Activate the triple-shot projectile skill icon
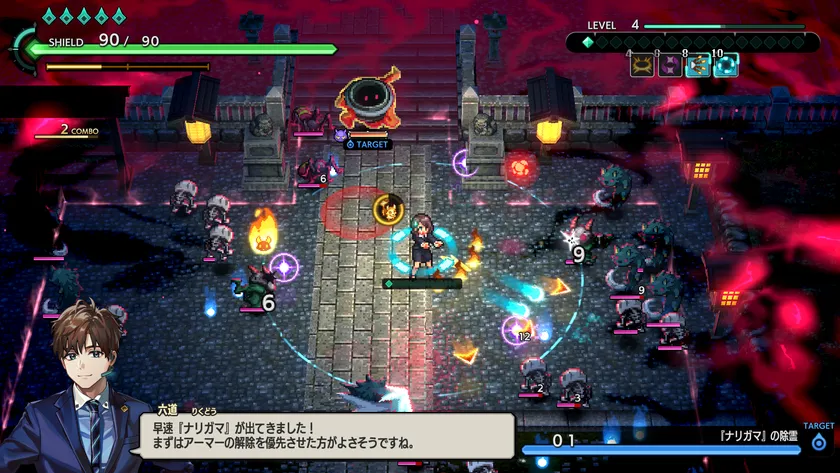Screen dimensions: 840x473 [x=698, y=66]
